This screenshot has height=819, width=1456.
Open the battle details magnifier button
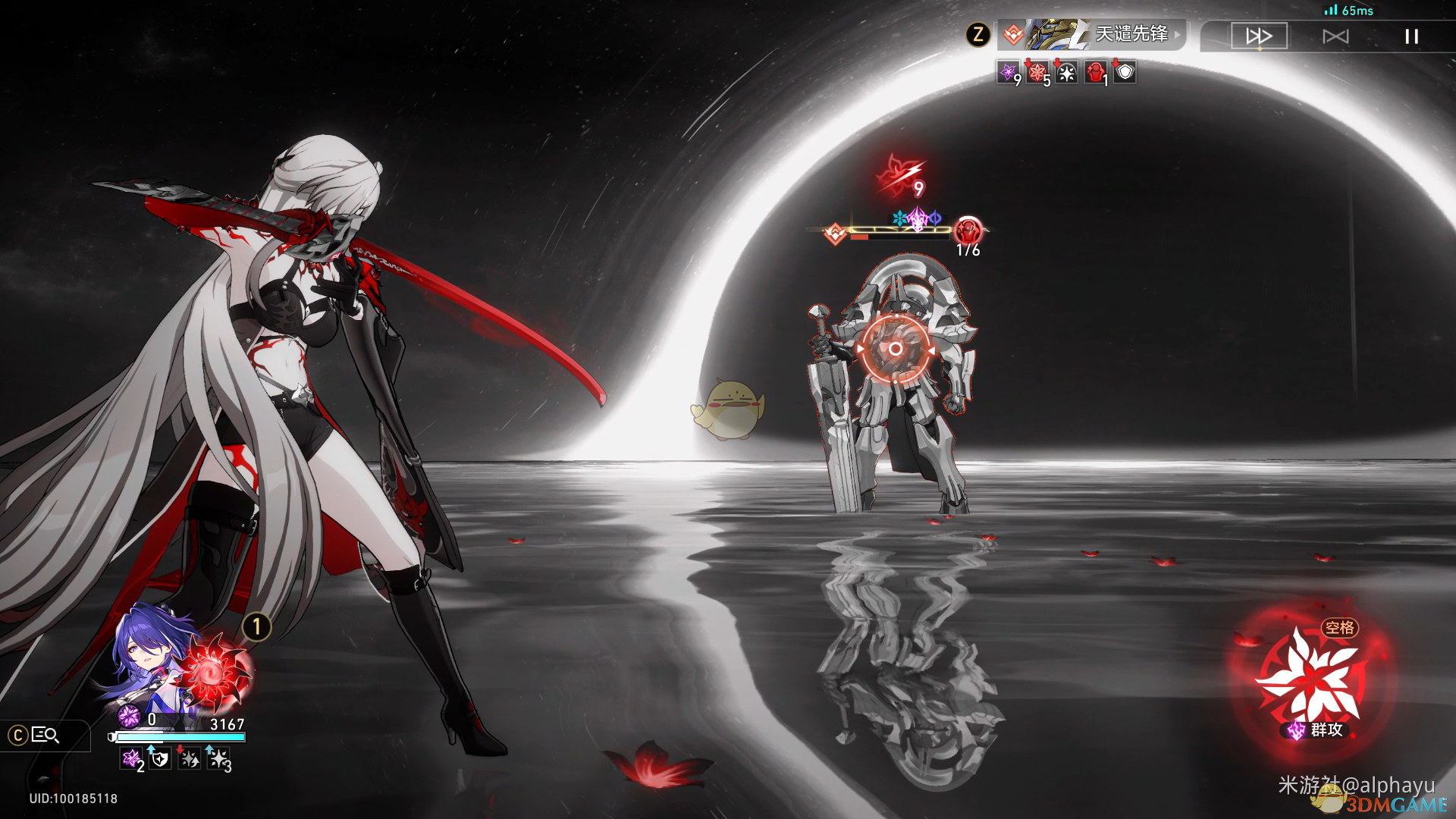pyautogui.click(x=45, y=735)
